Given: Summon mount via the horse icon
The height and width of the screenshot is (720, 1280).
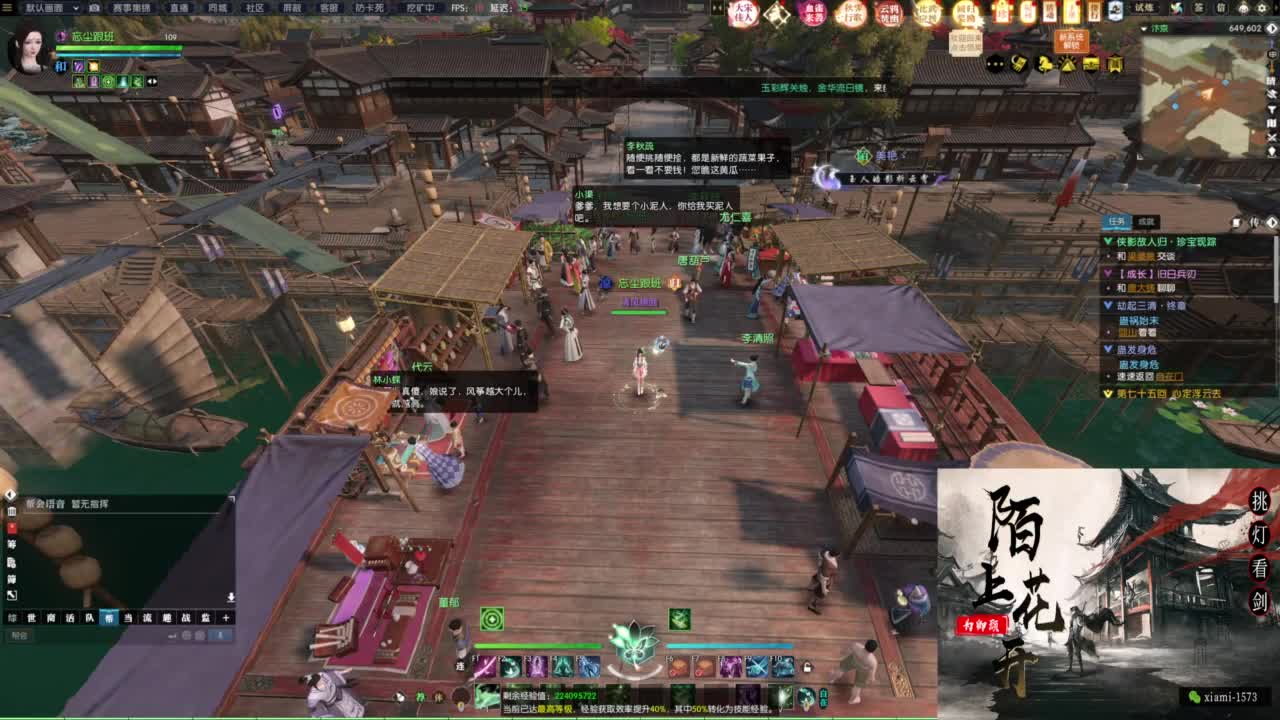Looking at the screenshot, I should [x=1044, y=64].
